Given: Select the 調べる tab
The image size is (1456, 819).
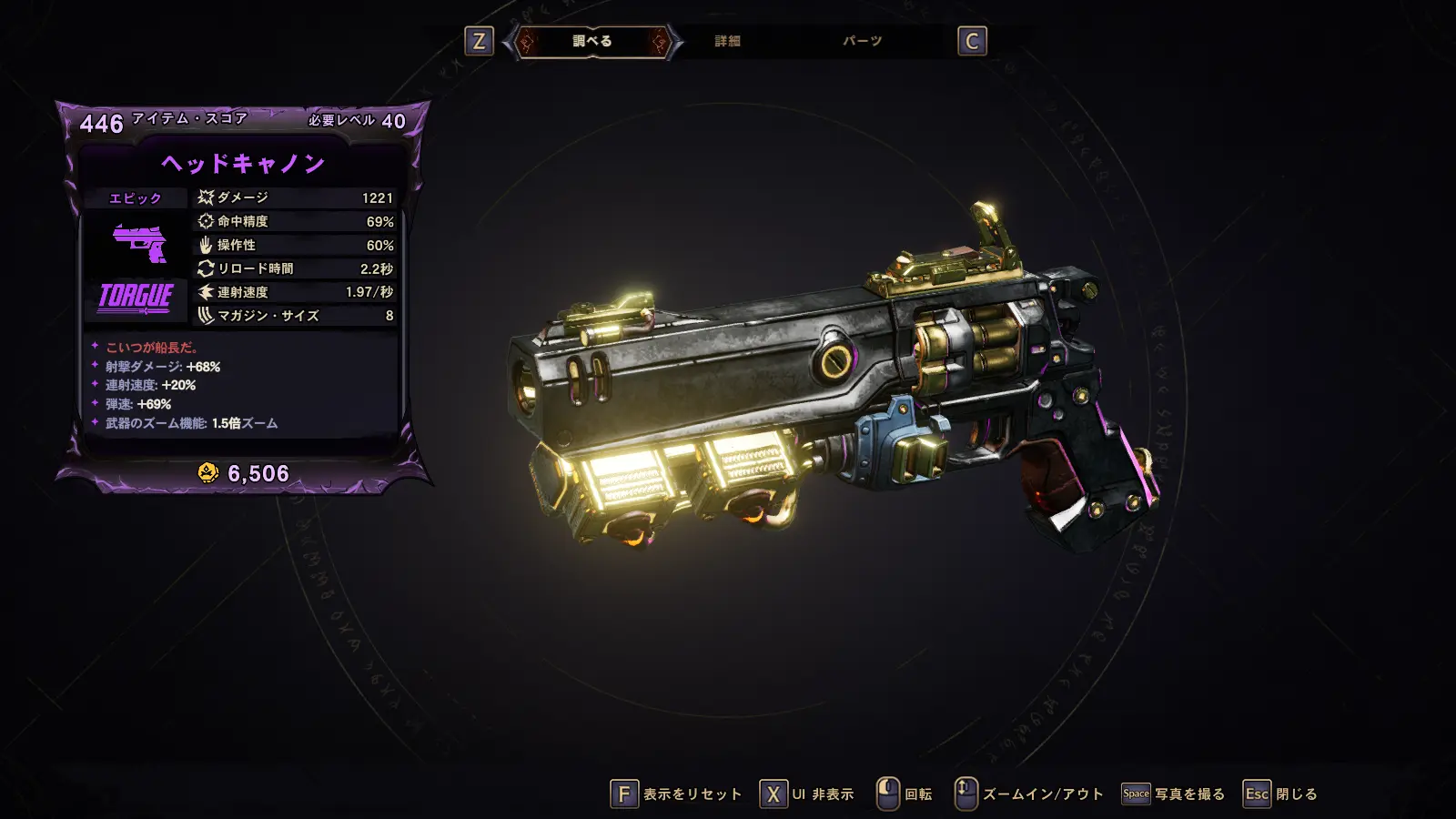Looking at the screenshot, I should tap(592, 41).
